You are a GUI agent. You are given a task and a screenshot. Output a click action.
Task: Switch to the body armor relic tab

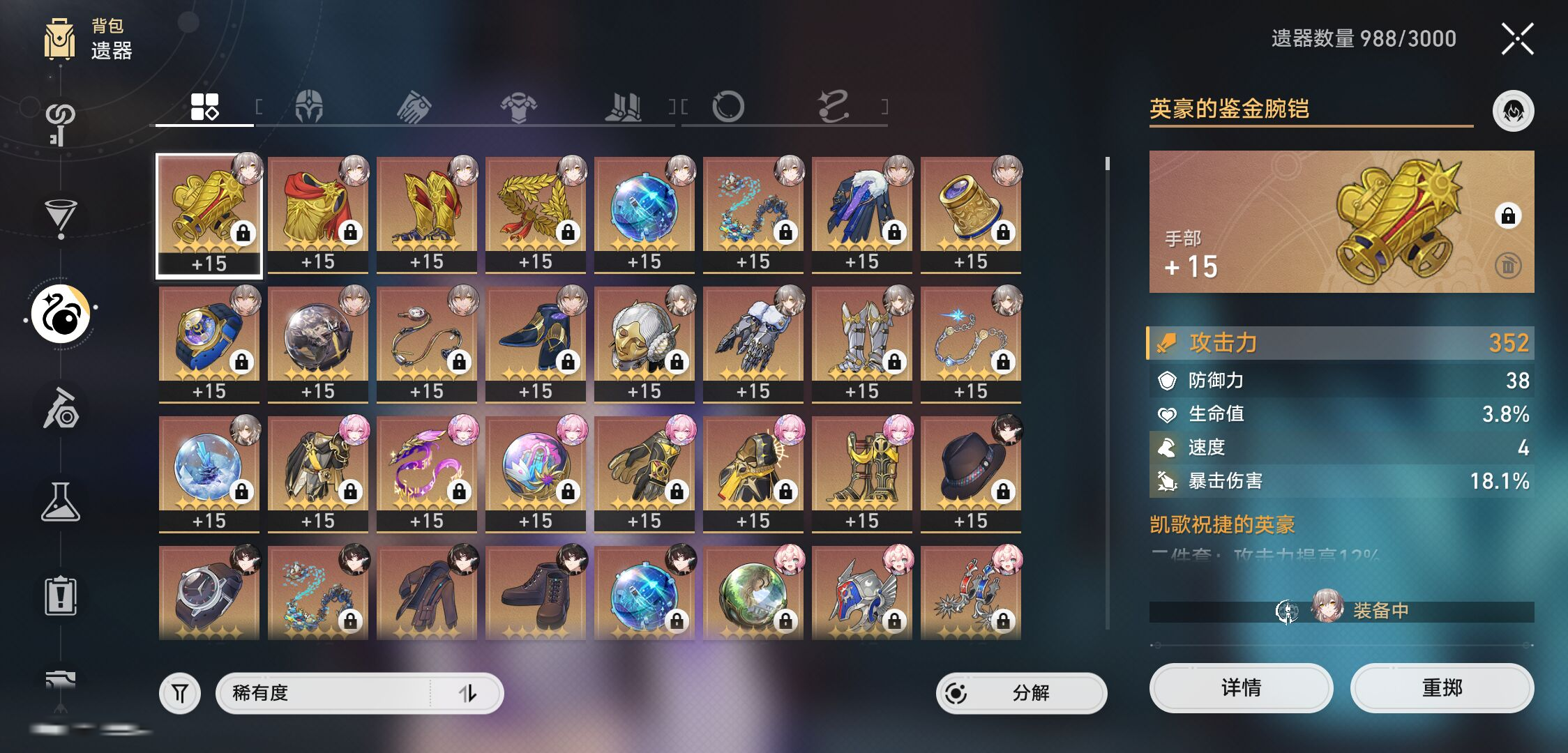(x=518, y=107)
